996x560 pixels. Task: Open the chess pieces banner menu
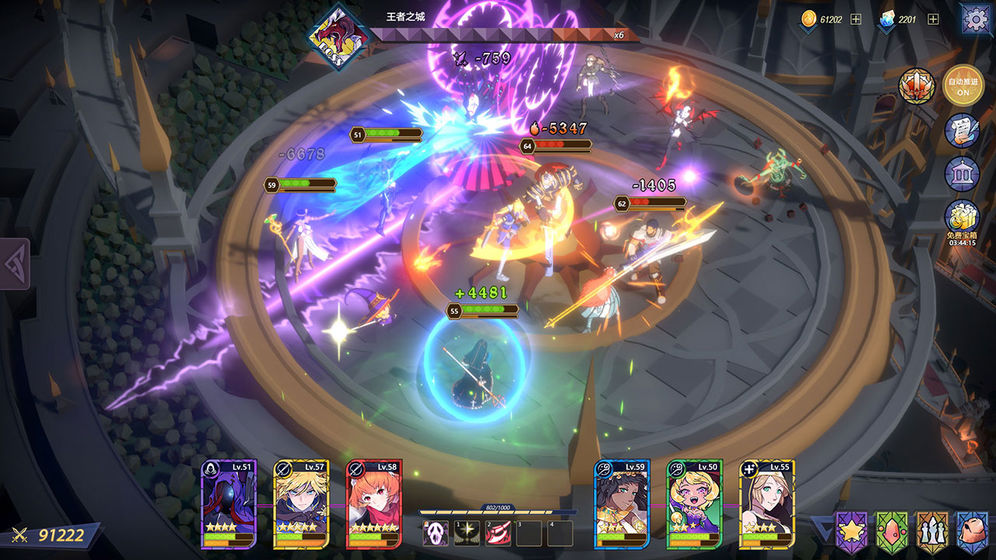933,530
